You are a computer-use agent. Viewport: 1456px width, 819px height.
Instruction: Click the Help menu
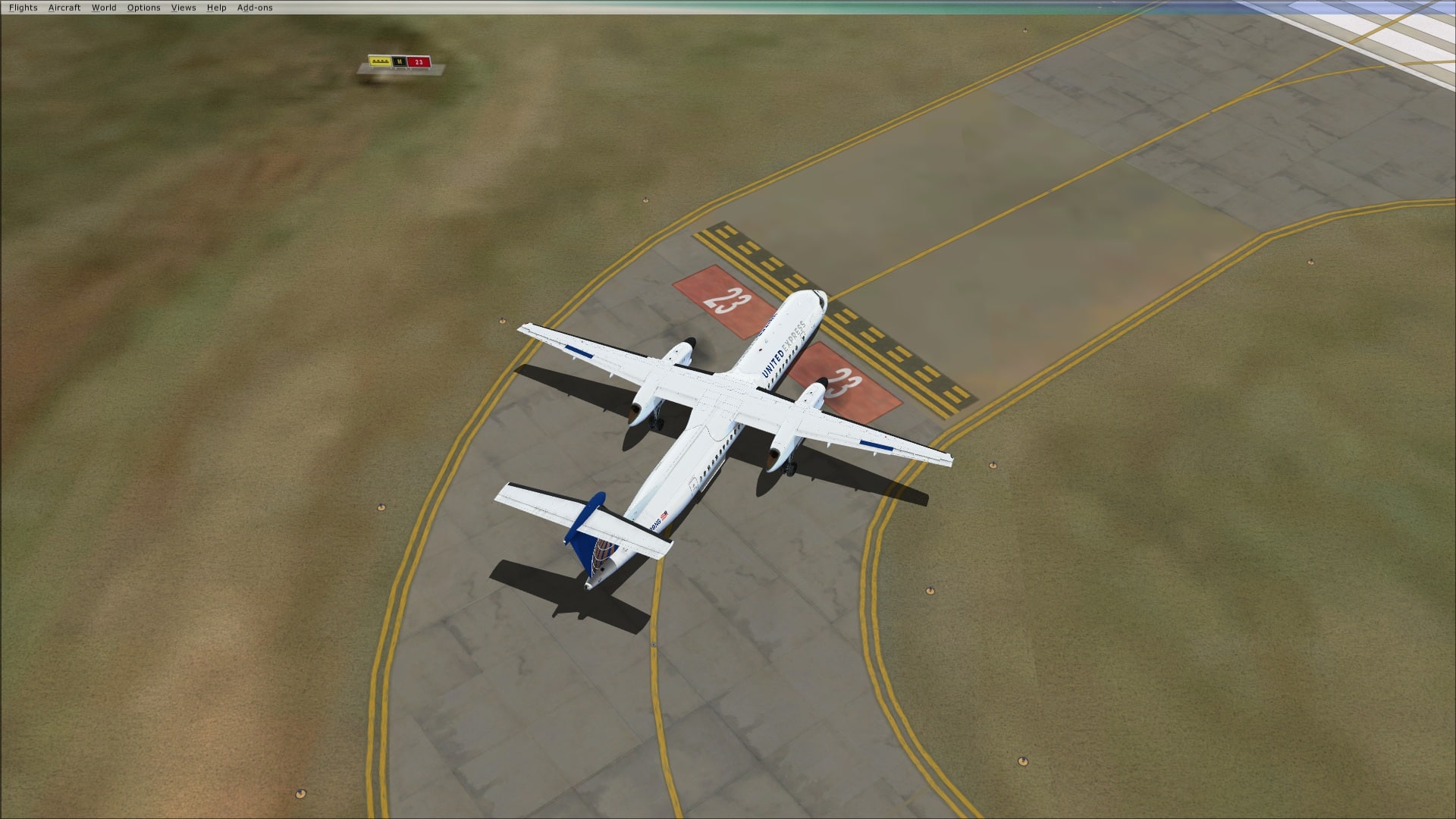[216, 8]
